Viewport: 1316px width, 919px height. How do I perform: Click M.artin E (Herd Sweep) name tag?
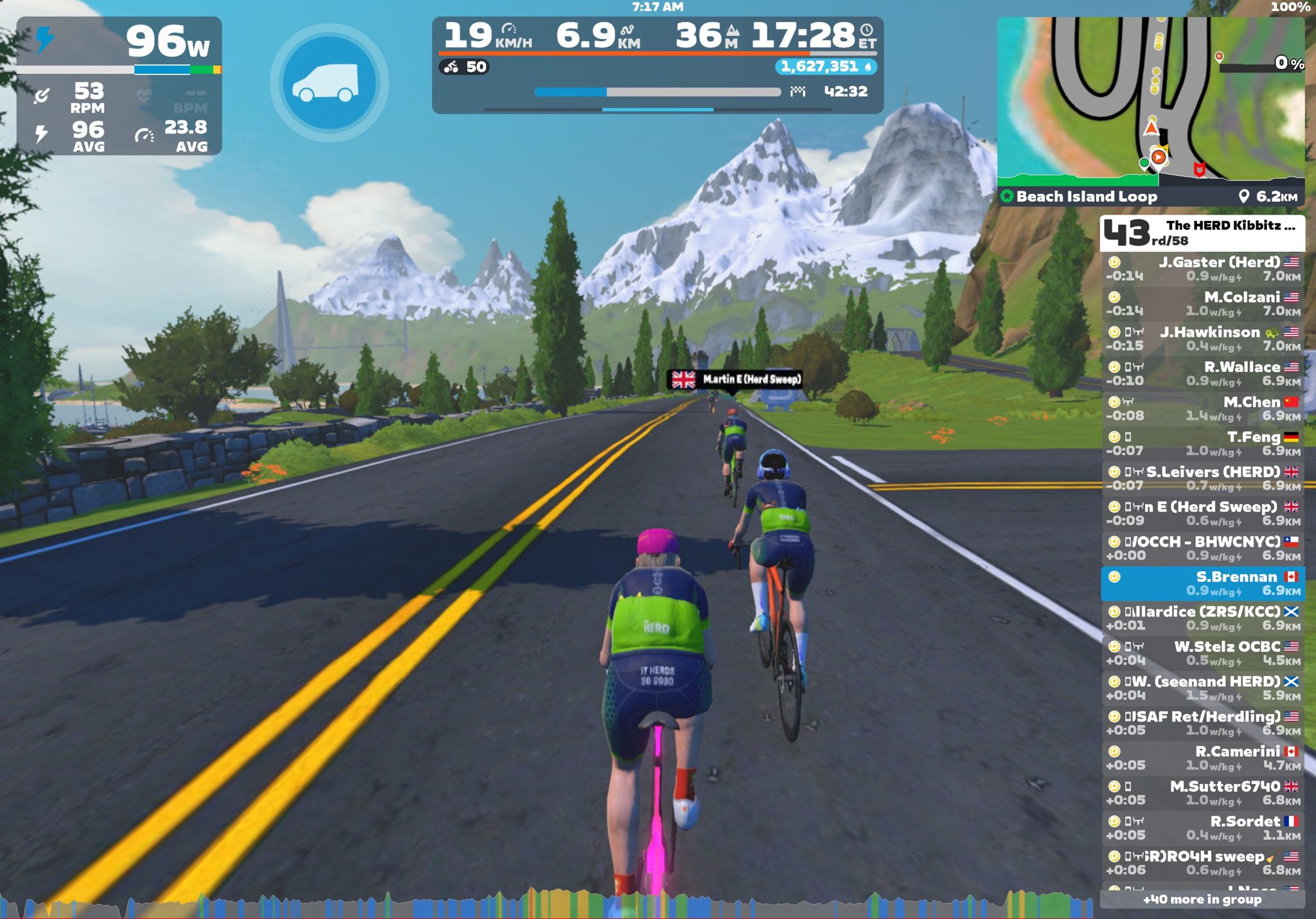click(736, 380)
